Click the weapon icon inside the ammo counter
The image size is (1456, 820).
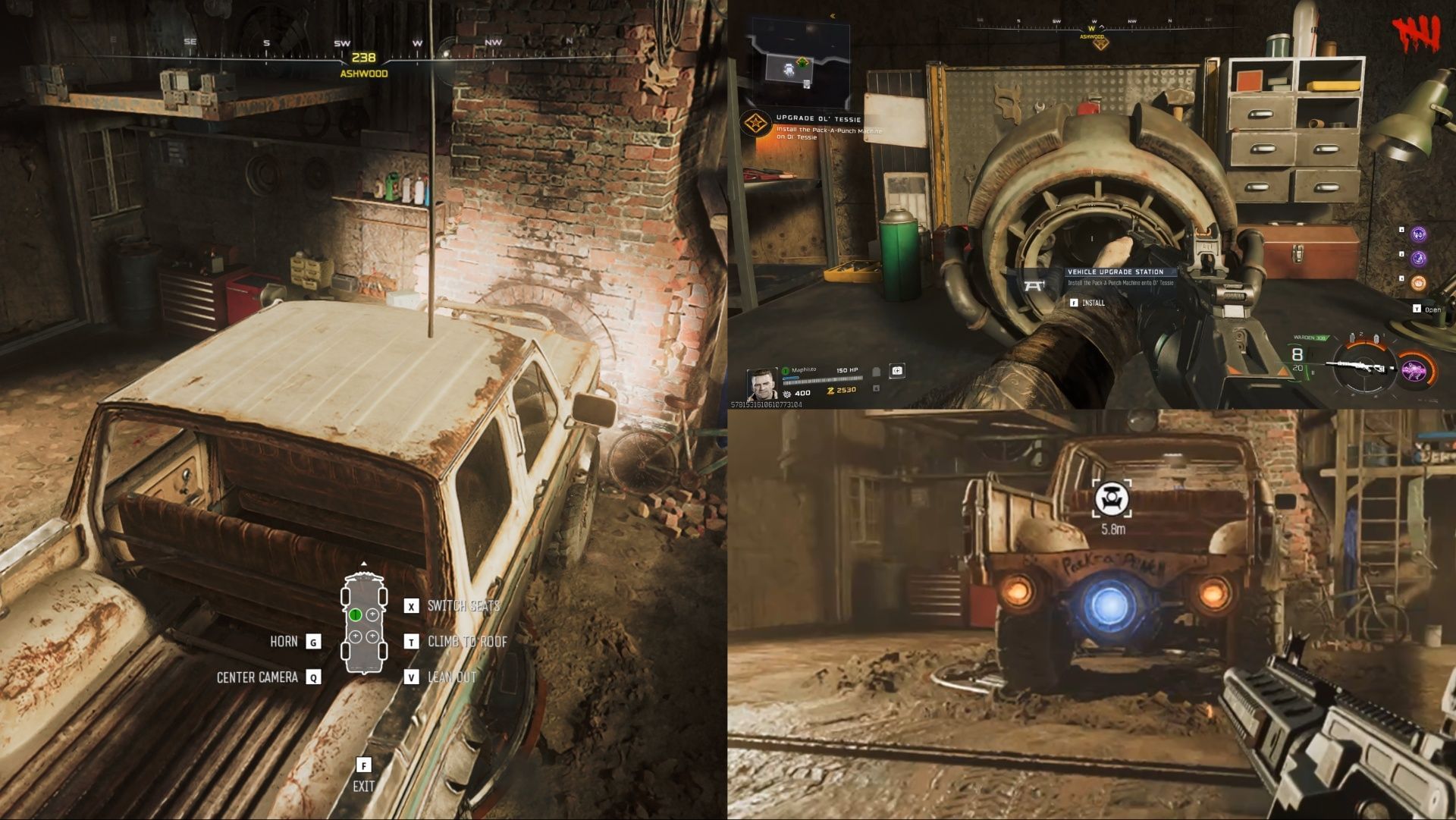[x=1359, y=366]
